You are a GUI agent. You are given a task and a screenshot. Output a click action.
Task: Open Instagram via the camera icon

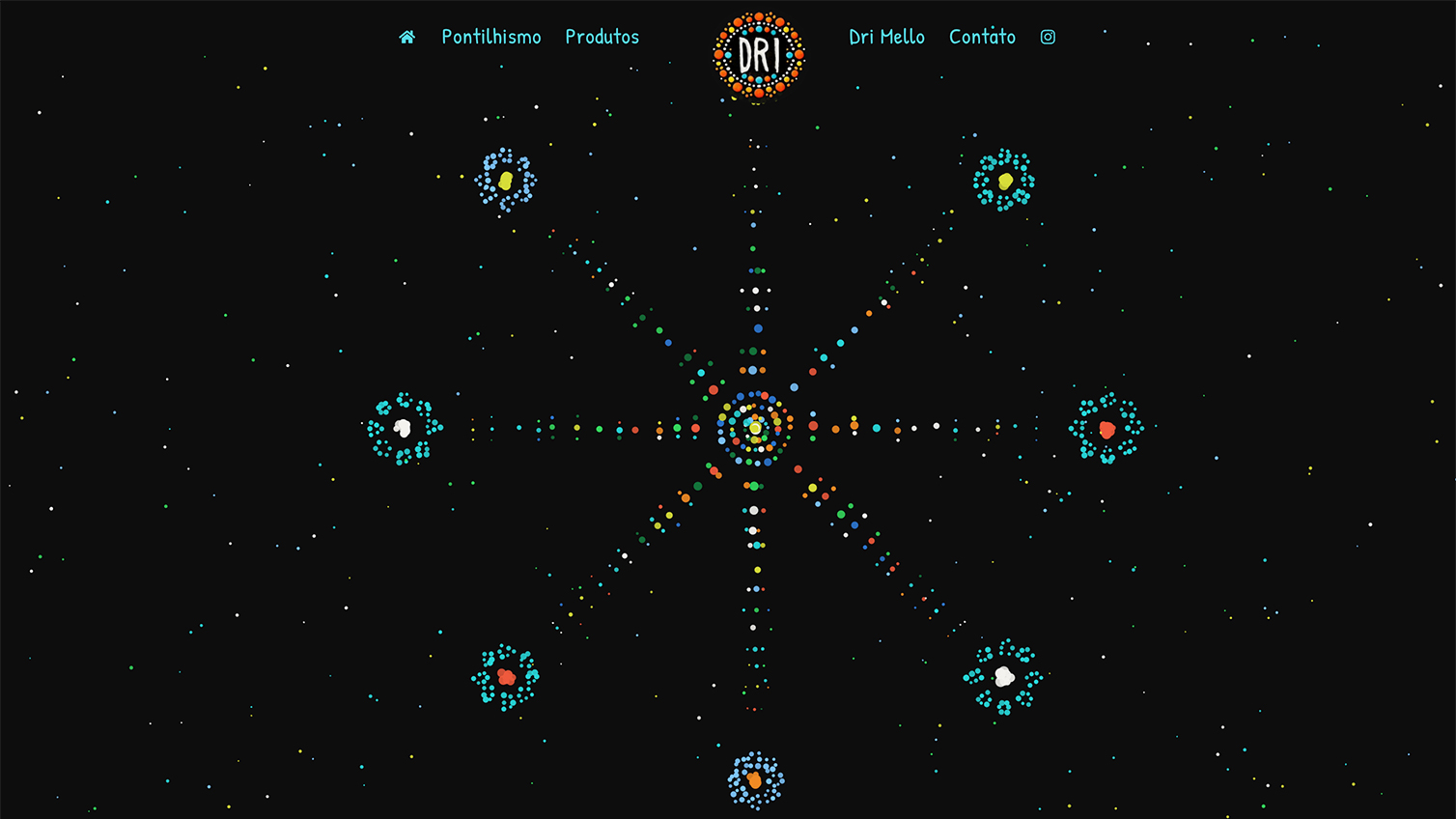pyautogui.click(x=1049, y=37)
